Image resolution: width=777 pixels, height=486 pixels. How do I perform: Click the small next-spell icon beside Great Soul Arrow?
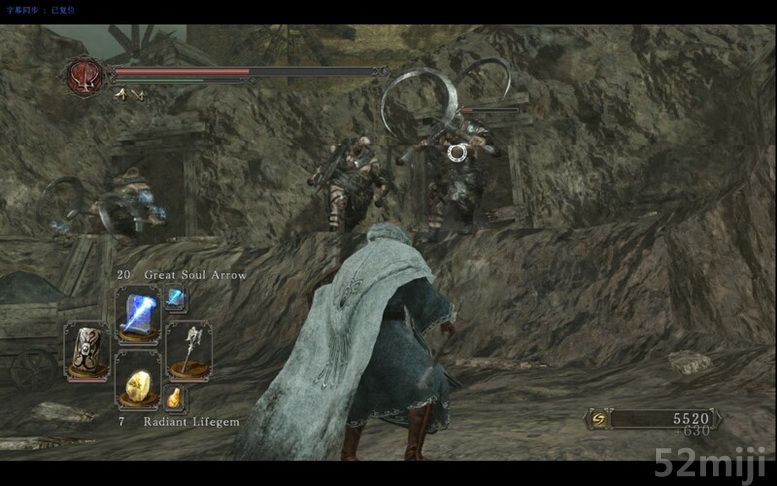pos(176,297)
